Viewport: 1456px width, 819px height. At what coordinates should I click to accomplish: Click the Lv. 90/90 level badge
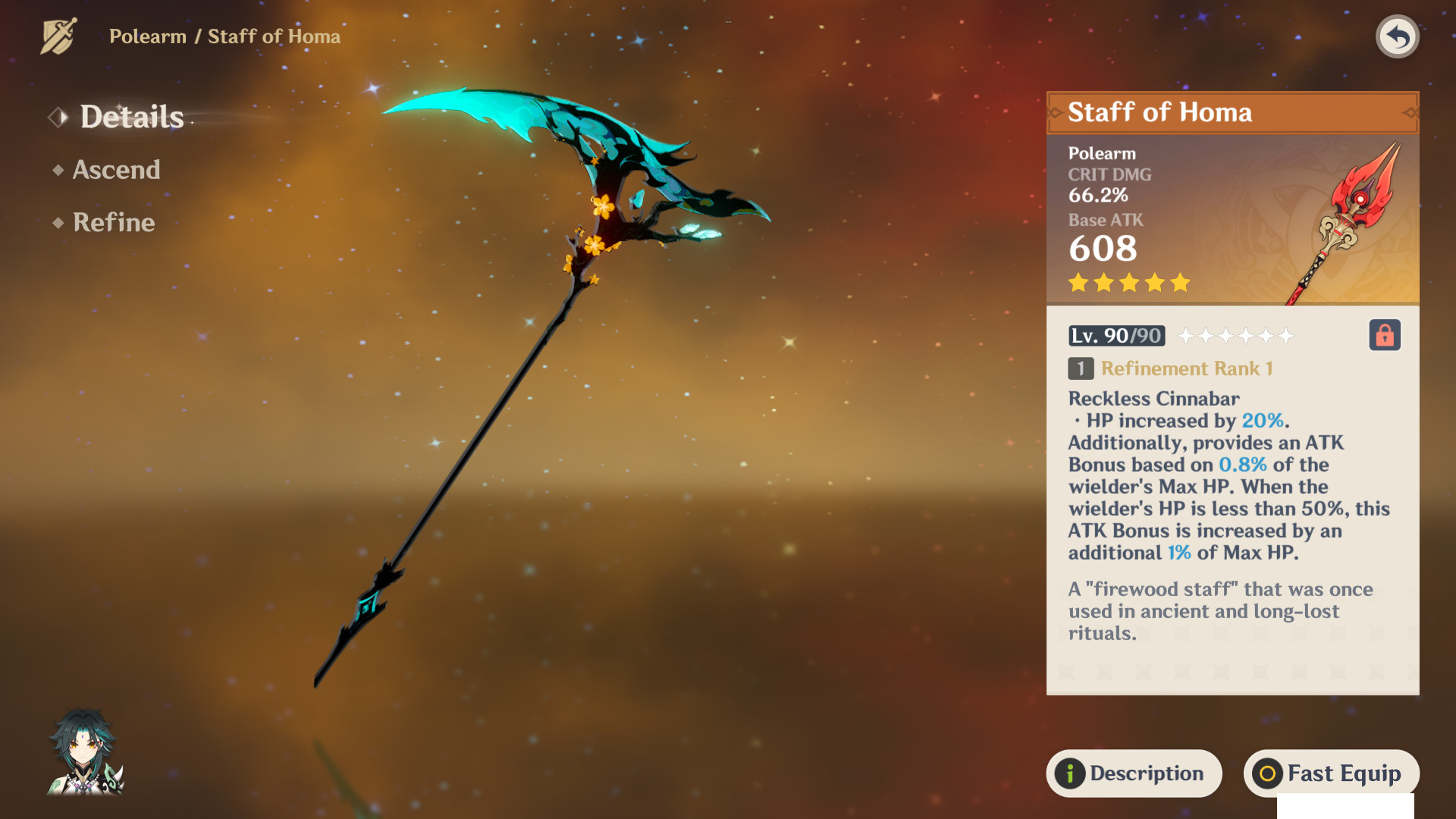pyautogui.click(x=1116, y=336)
